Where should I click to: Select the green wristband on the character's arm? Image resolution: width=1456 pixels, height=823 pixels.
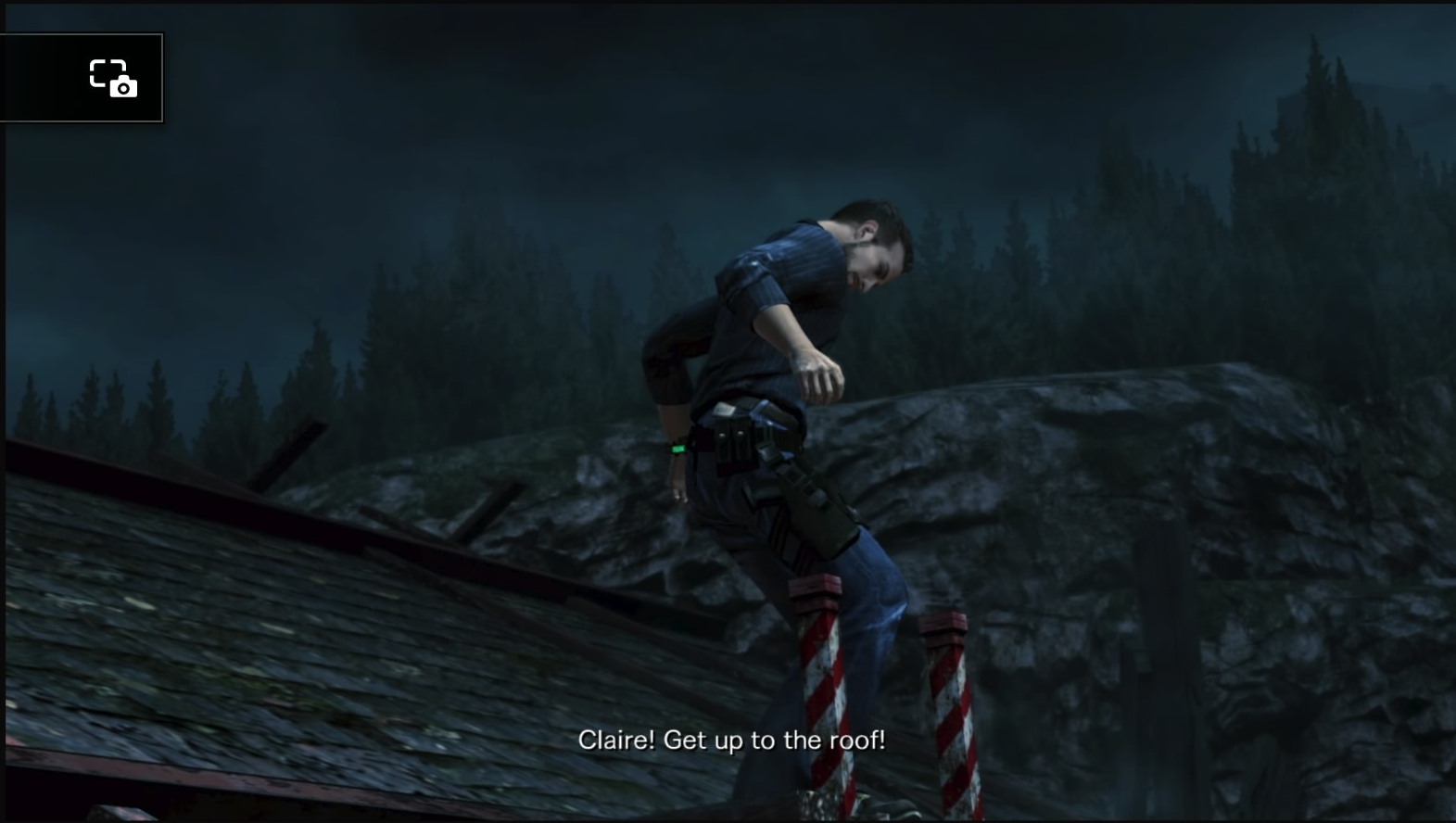coord(679,449)
